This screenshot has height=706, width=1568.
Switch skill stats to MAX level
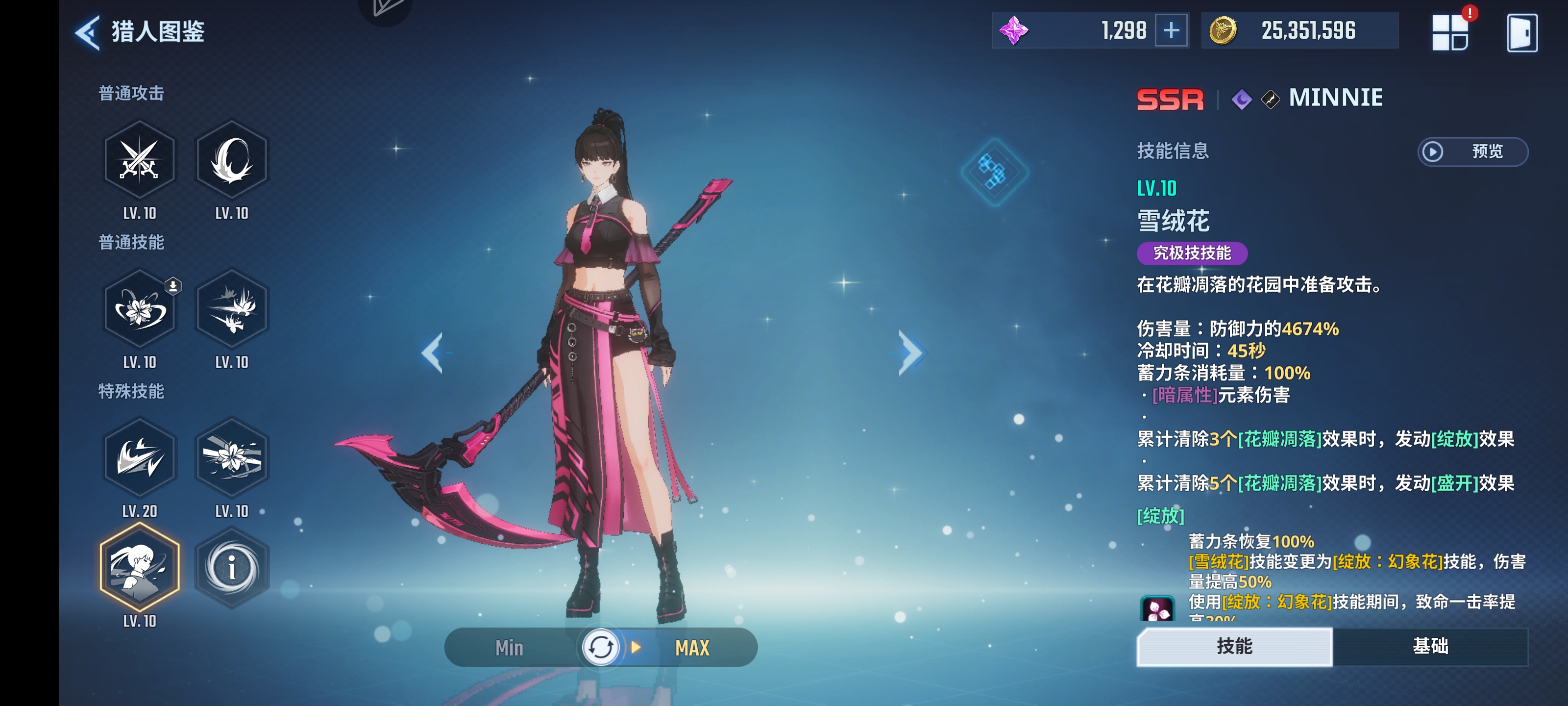pos(692,648)
